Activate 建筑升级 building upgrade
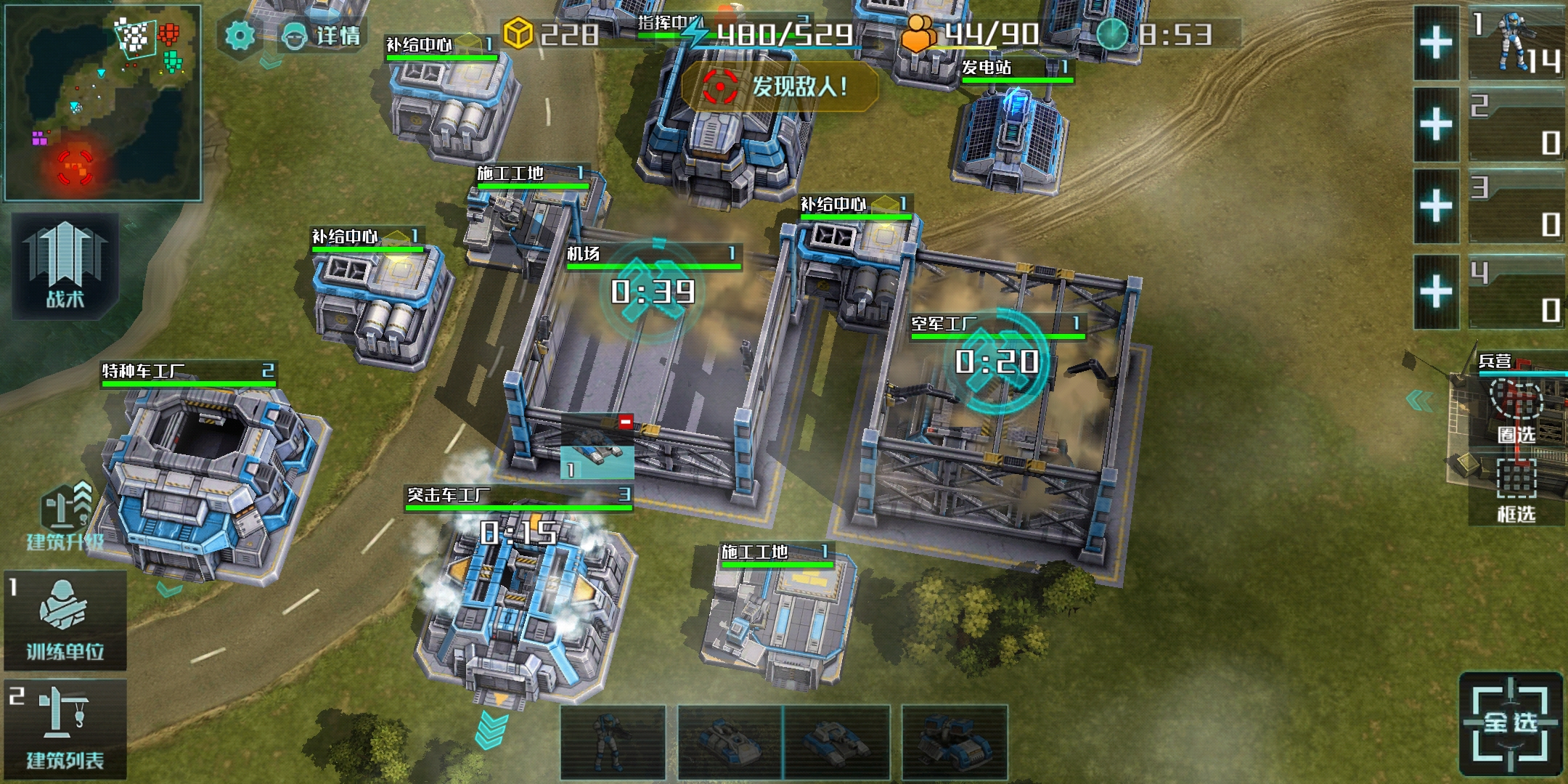Viewport: 1568px width, 784px height. (65, 517)
